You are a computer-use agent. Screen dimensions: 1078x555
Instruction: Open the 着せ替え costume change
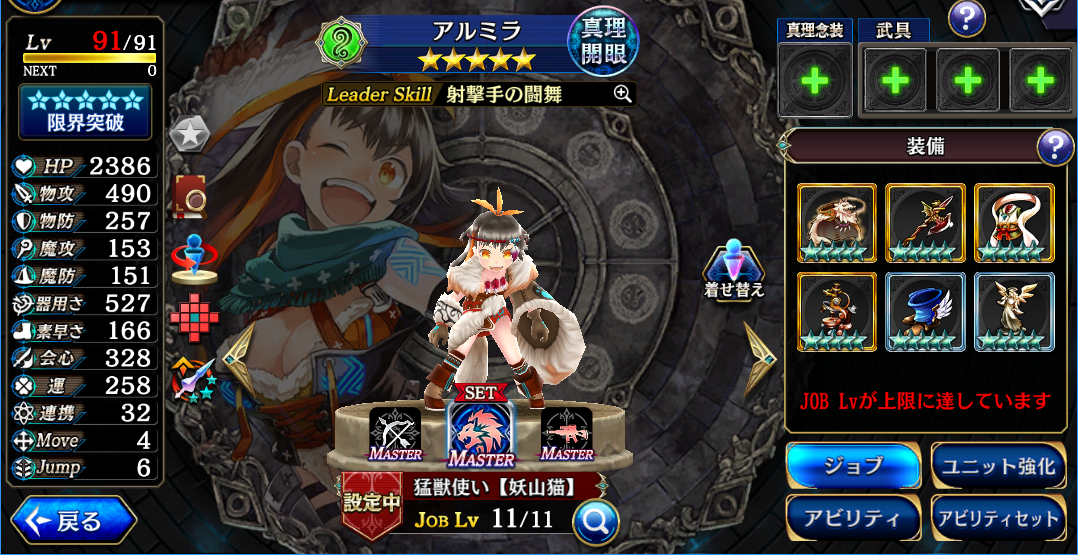tap(735, 269)
